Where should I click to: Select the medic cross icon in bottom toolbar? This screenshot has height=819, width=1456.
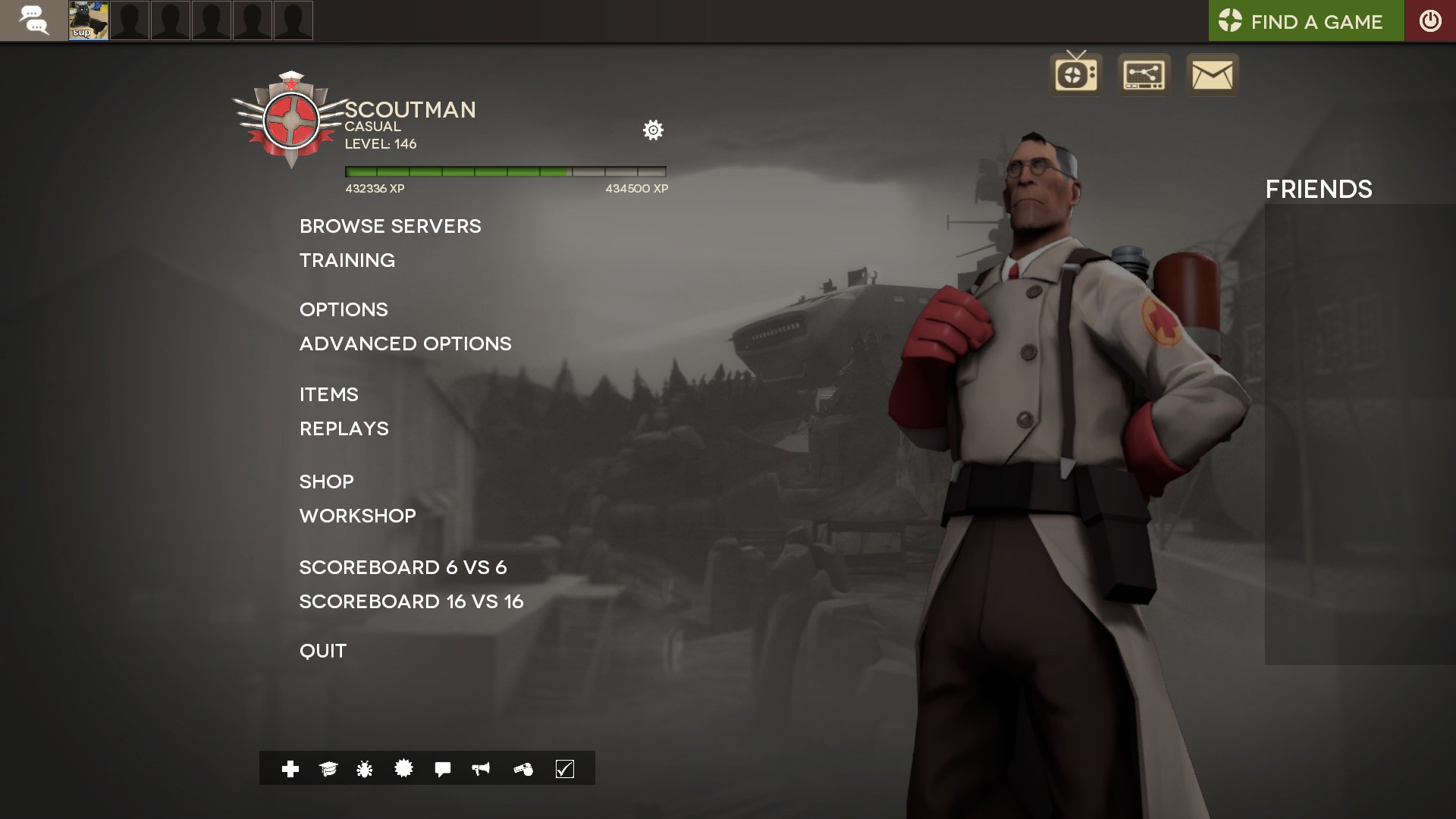click(x=289, y=769)
